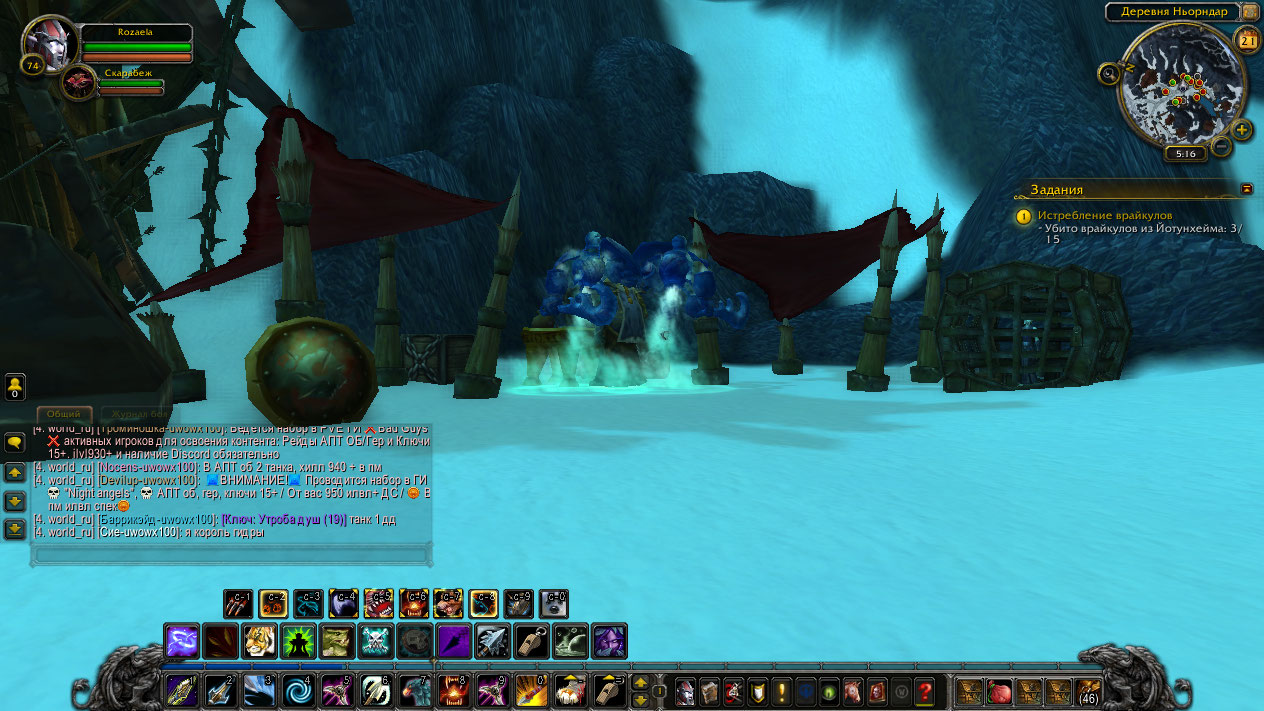Open the quest log exclamation mark button
This screenshot has width=1264, height=711.
coord(782,691)
